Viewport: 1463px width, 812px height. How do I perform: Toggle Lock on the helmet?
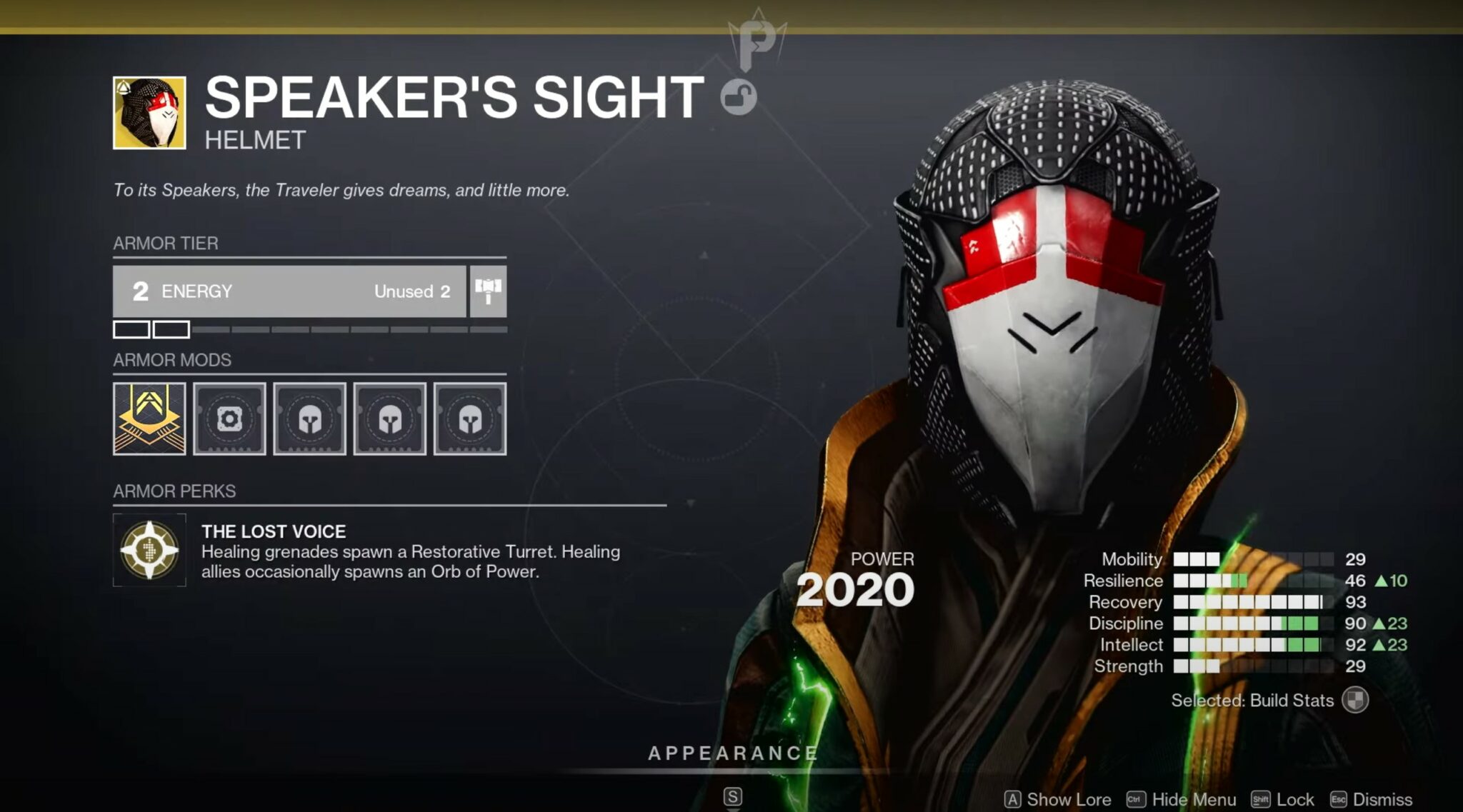click(1281, 799)
